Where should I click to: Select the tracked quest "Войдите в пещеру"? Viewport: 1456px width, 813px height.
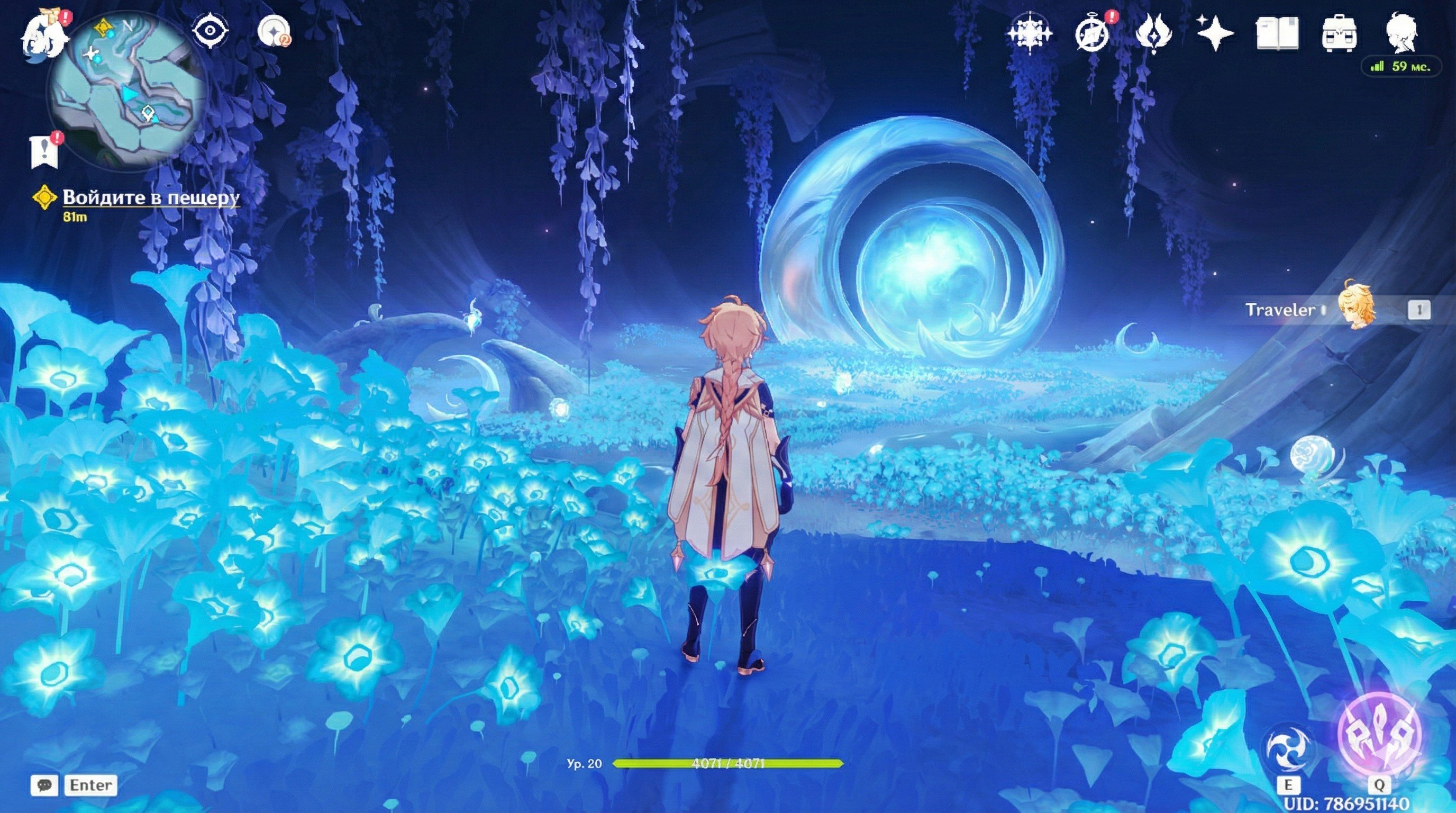150,197
